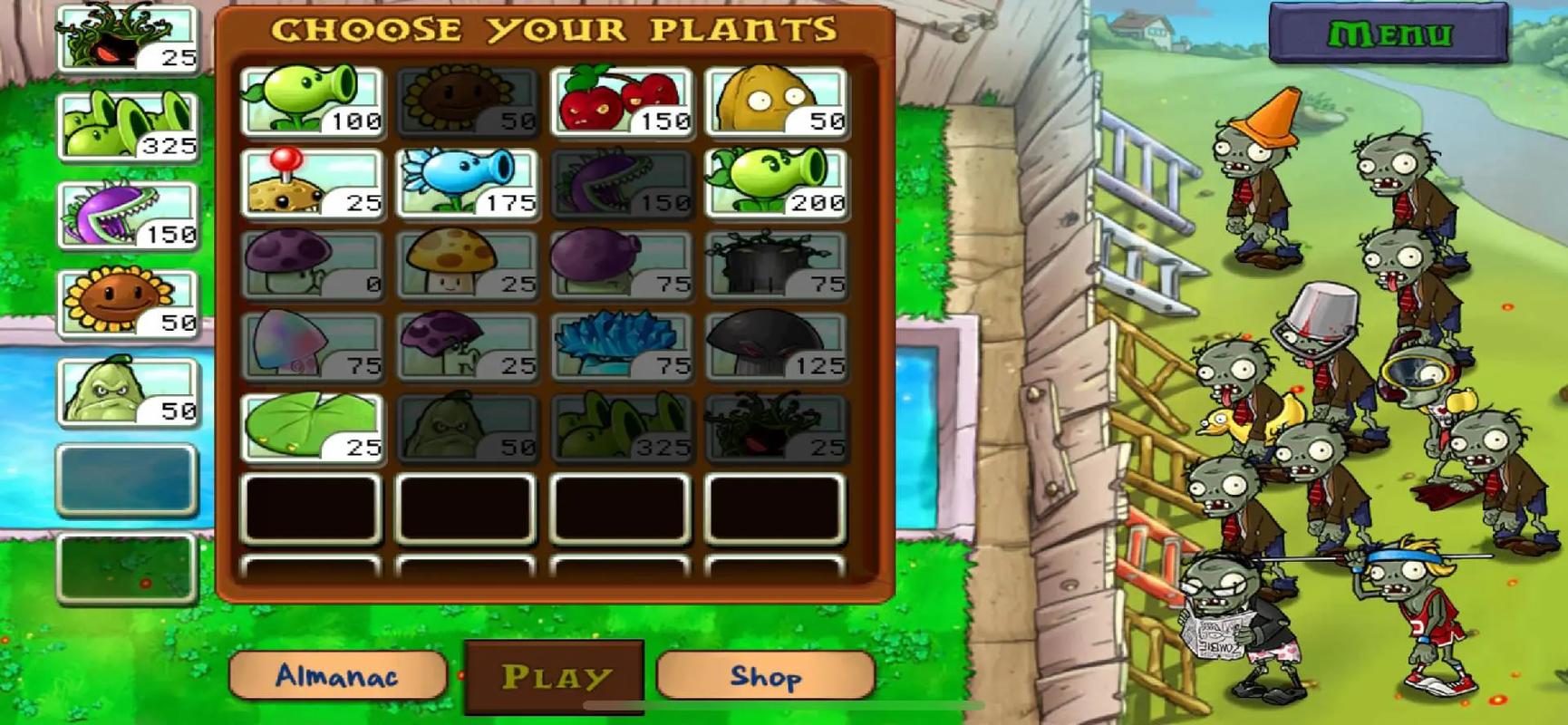Click the rainbow Hypno-shroom seed packet
1568x725 pixels.
pos(313,346)
